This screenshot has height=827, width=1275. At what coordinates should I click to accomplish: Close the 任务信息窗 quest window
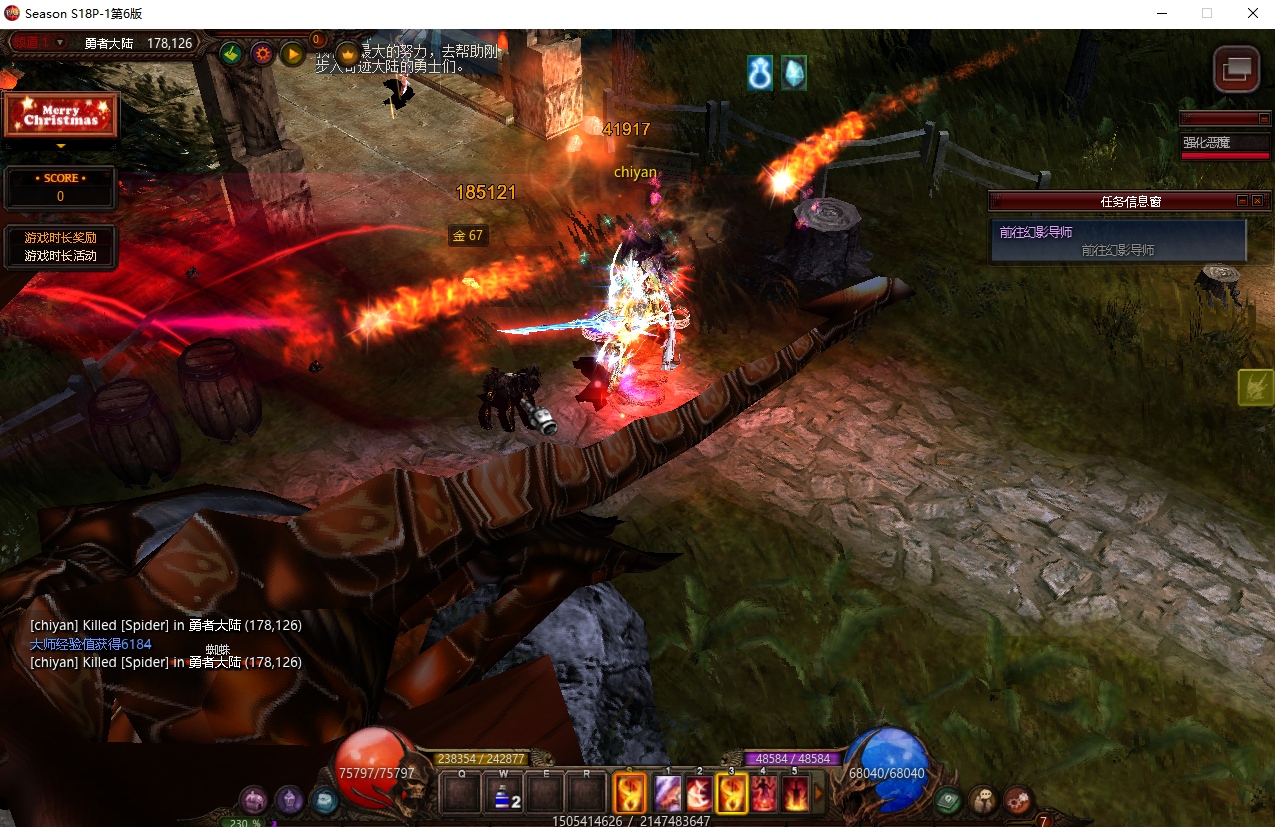[1257, 201]
